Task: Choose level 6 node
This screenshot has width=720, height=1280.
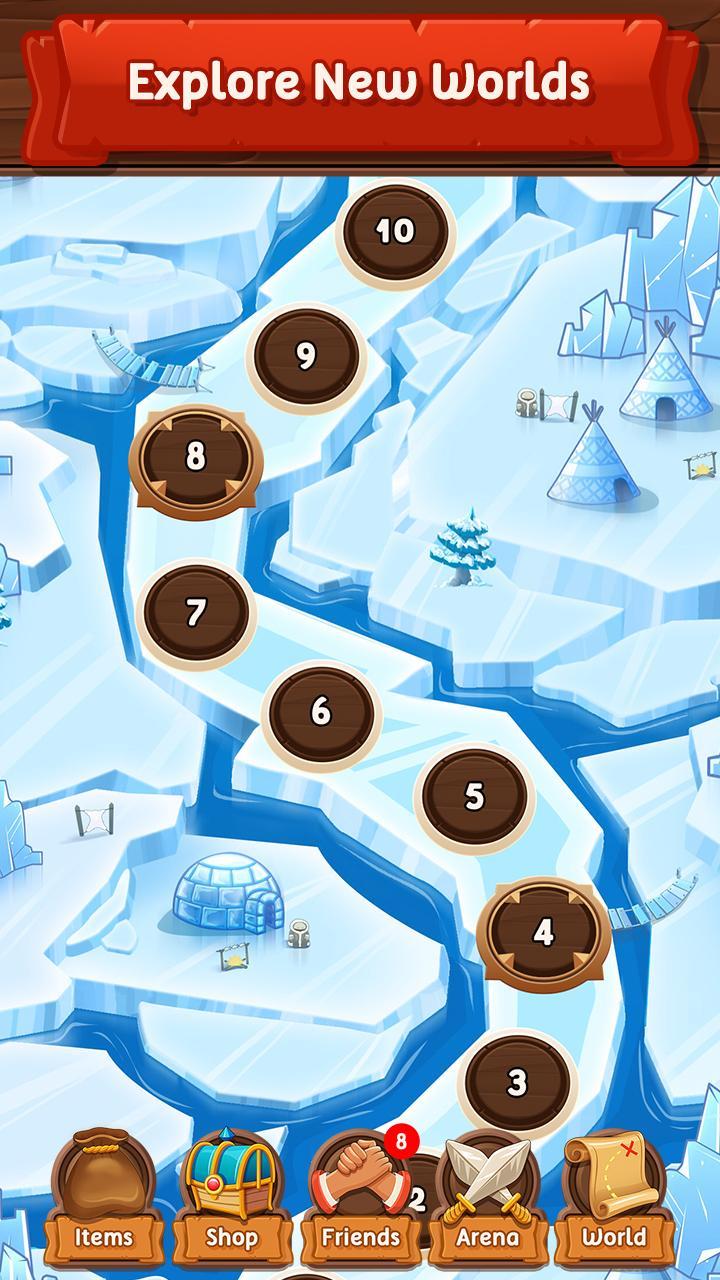Action: coord(321,711)
